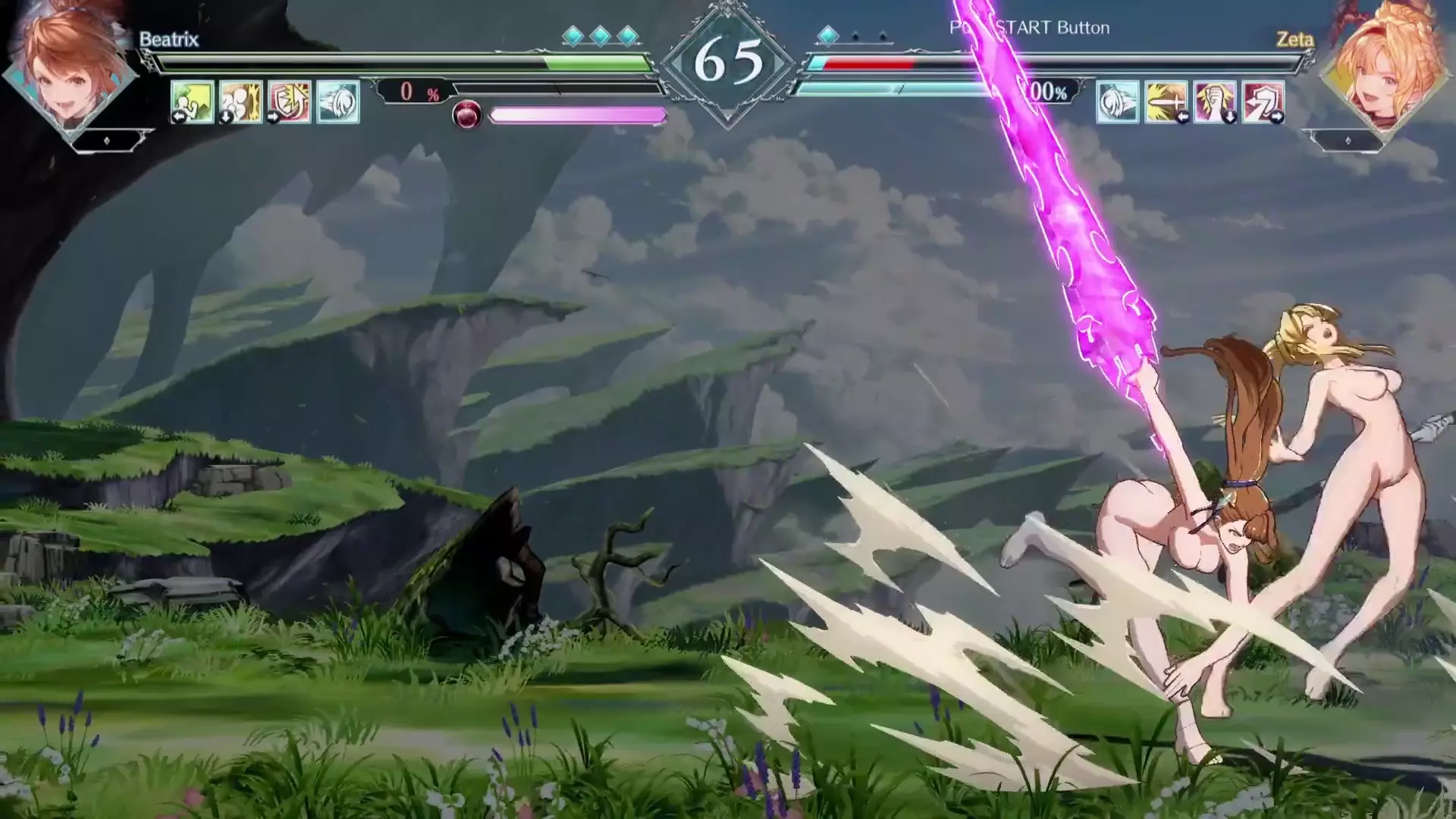
Task: Select Zeta's teal dashing emblem skill icon
Action: tap(1117, 102)
